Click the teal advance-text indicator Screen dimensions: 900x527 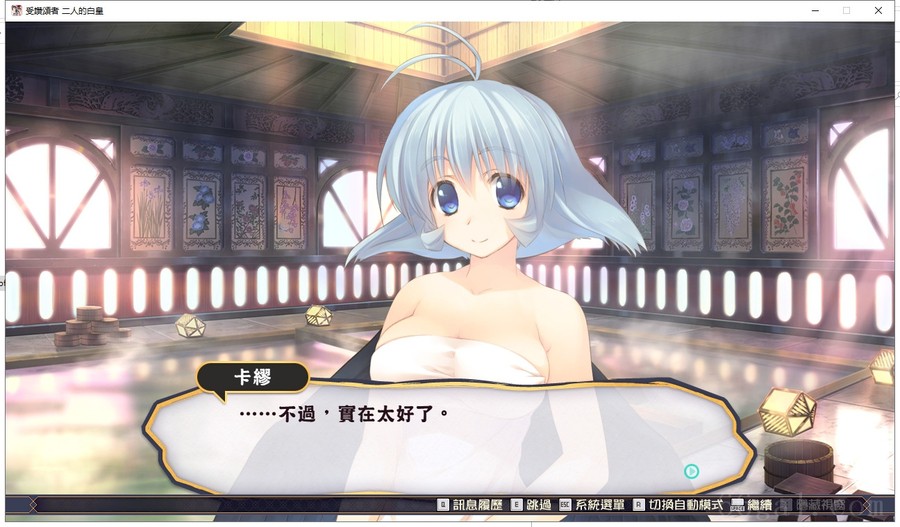691,471
